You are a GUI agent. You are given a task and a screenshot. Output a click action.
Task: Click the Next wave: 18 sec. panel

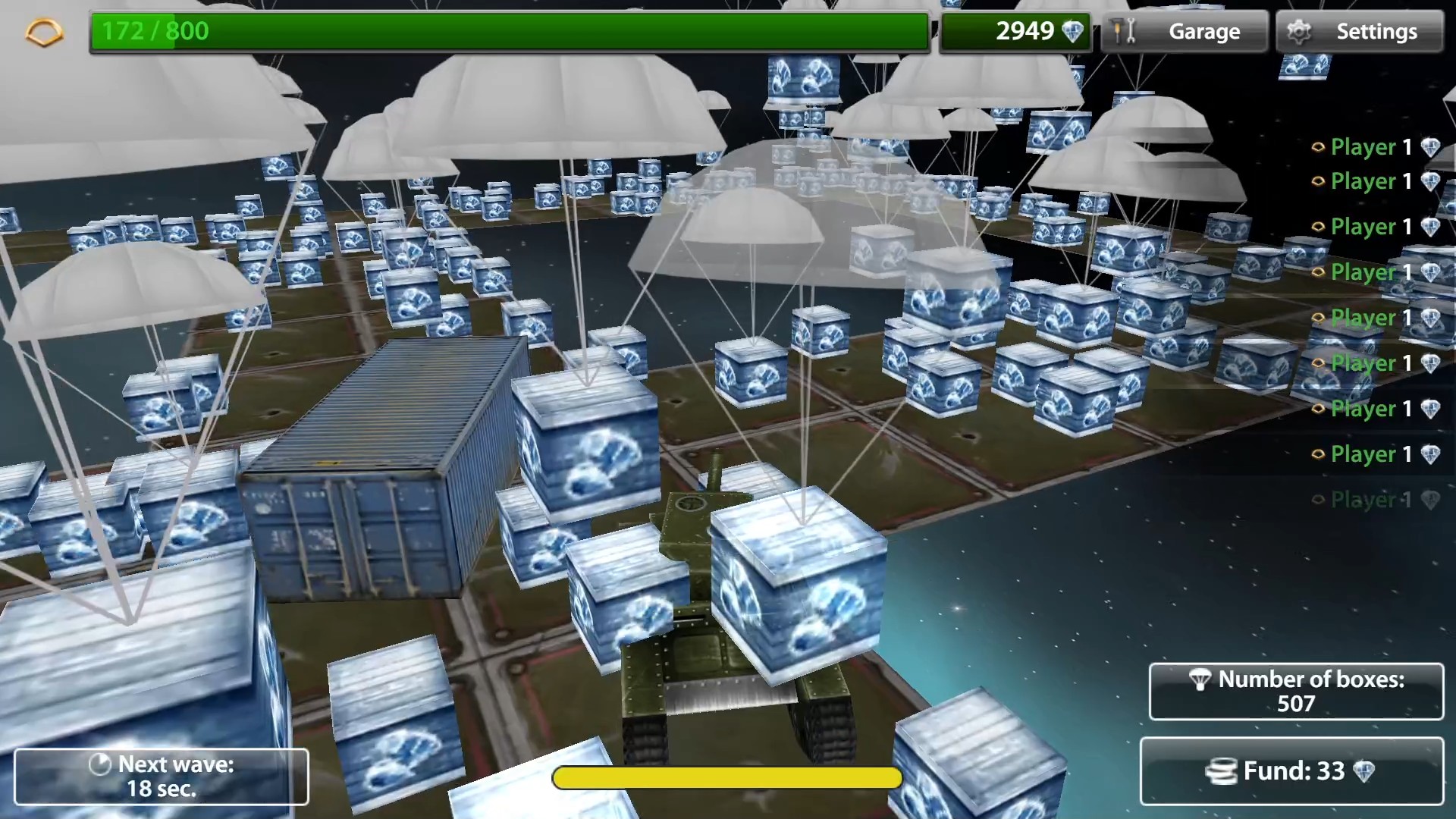point(162,776)
